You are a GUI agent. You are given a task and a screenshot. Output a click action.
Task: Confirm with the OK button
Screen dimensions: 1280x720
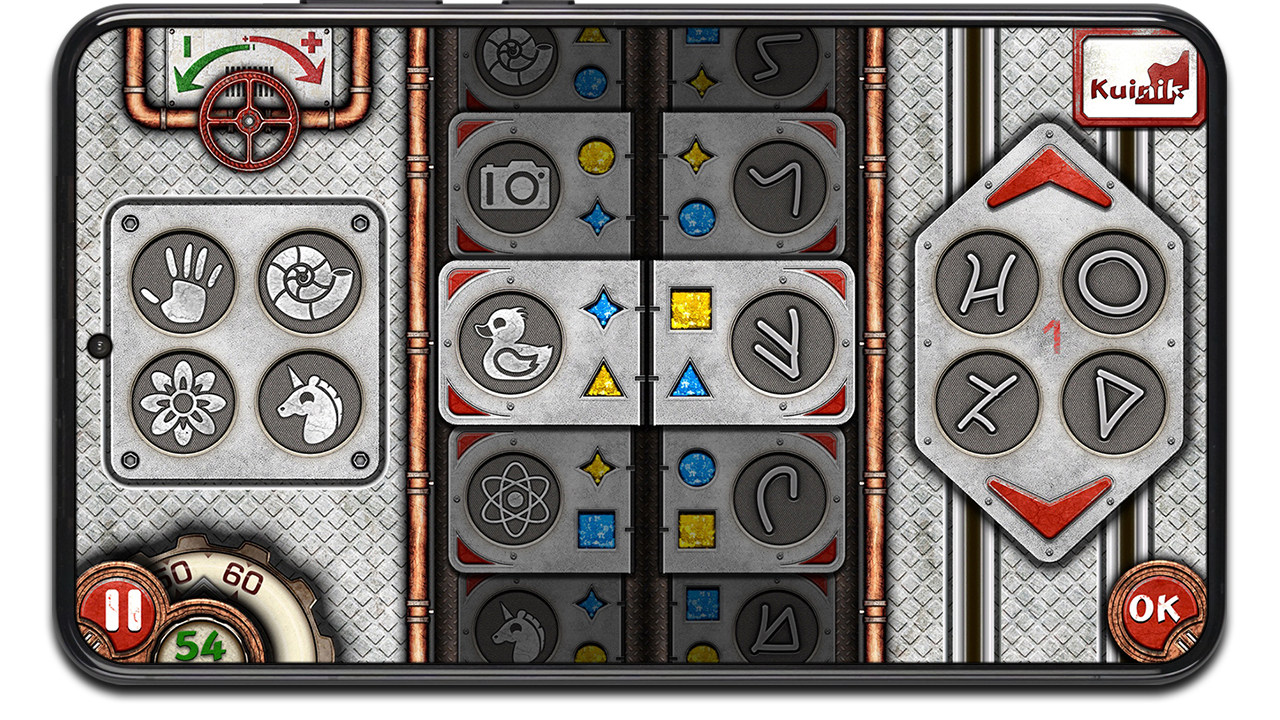coord(1154,608)
